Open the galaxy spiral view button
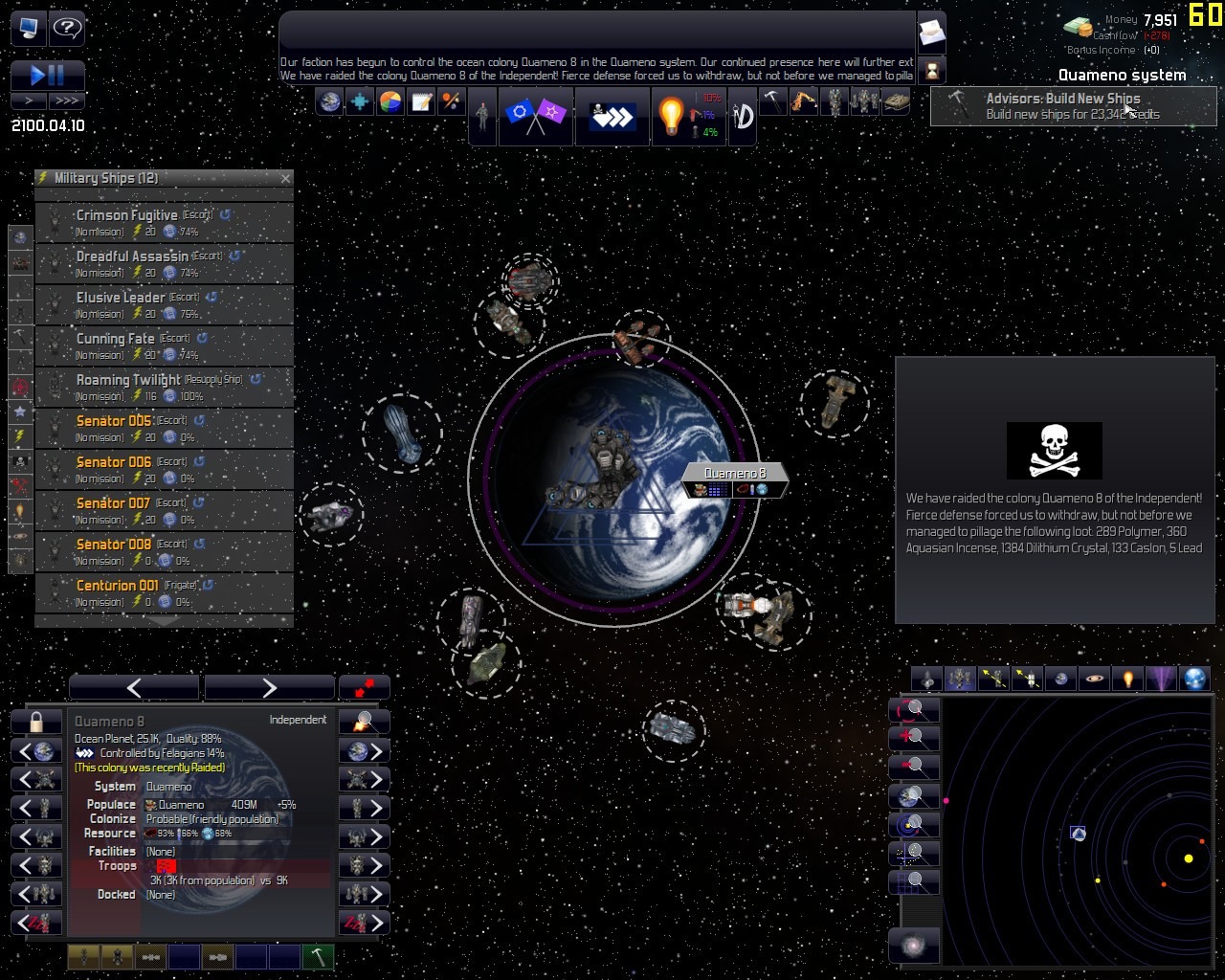 [914, 946]
